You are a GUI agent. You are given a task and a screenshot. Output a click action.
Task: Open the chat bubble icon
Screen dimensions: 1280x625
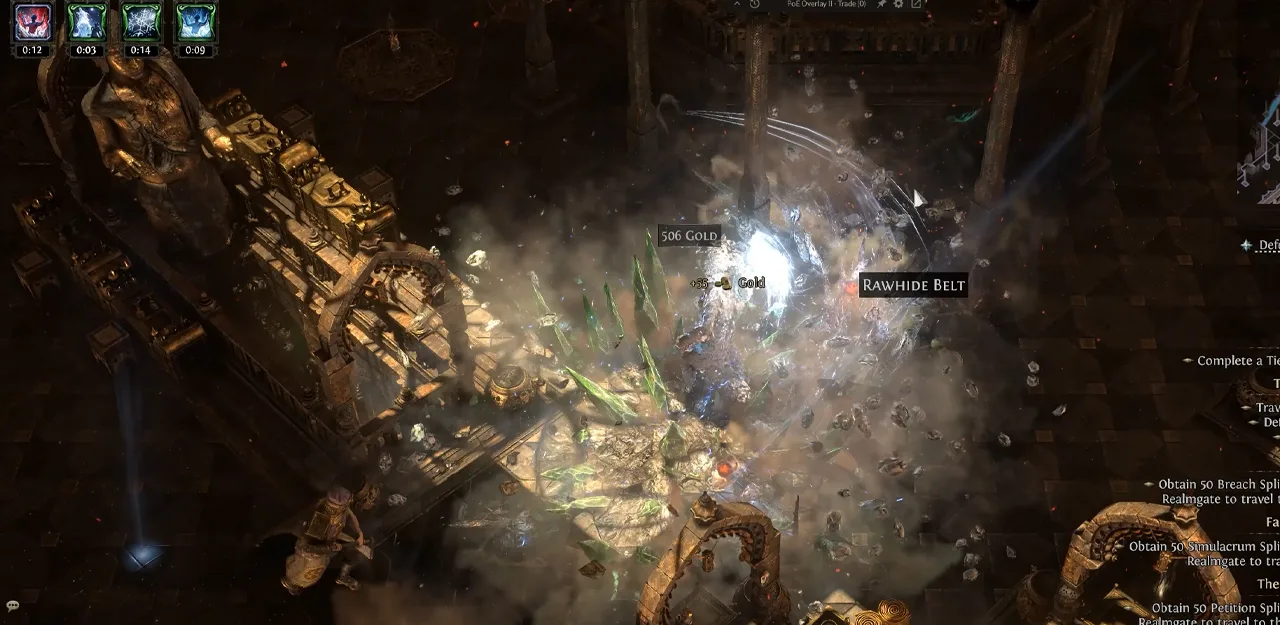pyautogui.click(x=13, y=606)
